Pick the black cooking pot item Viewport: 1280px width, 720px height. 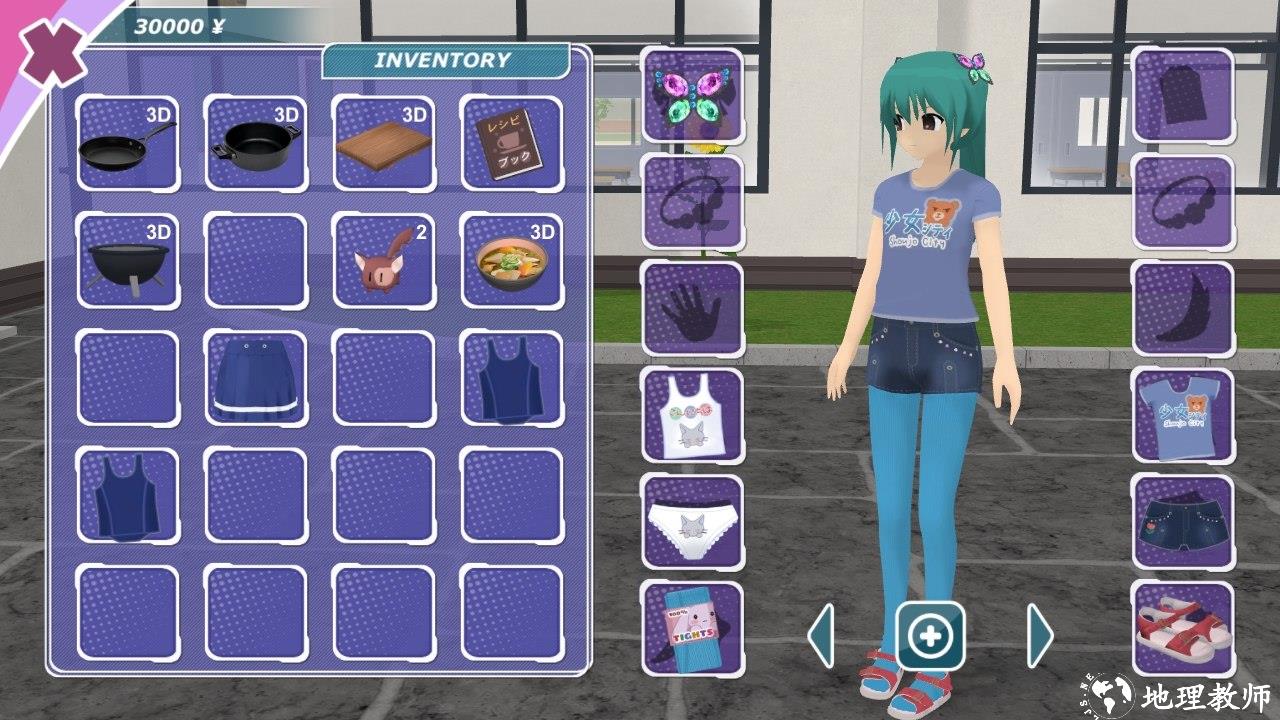pyautogui.click(x=256, y=142)
